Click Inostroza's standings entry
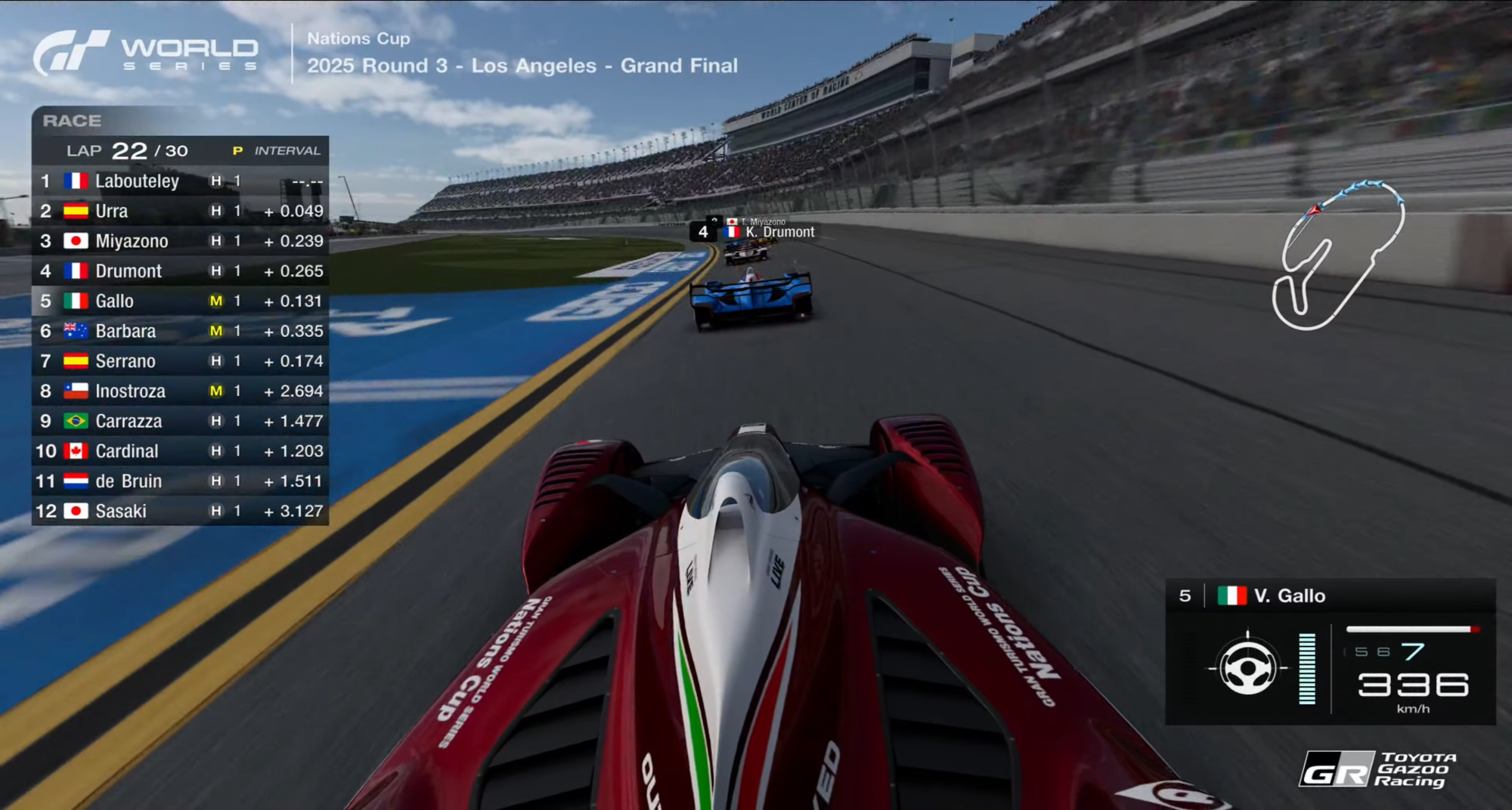This screenshot has height=810, width=1512. coord(180,391)
